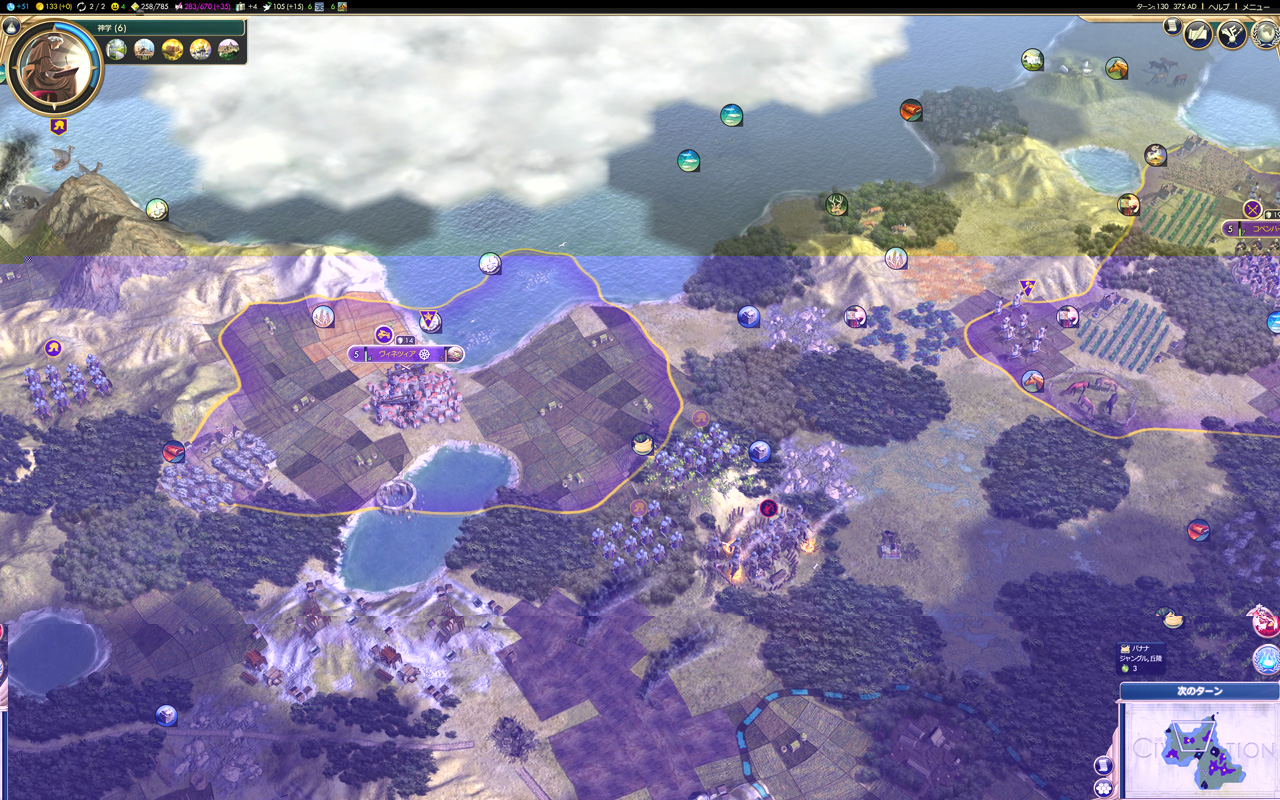The height and width of the screenshot is (800, 1280).
Task: Toggle the small shield button above the research portrait
Action: tap(13, 26)
